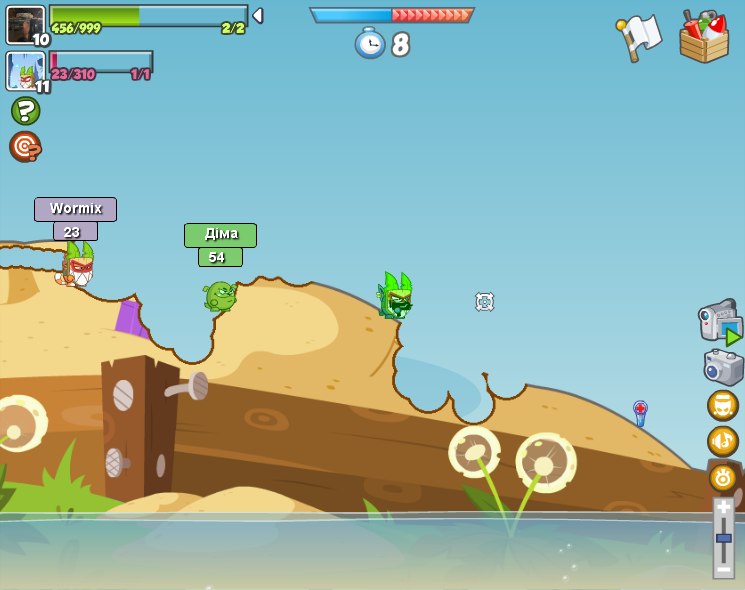The height and width of the screenshot is (590, 745).
Task: Start video recording with the camcorder
Action: pos(720,322)
